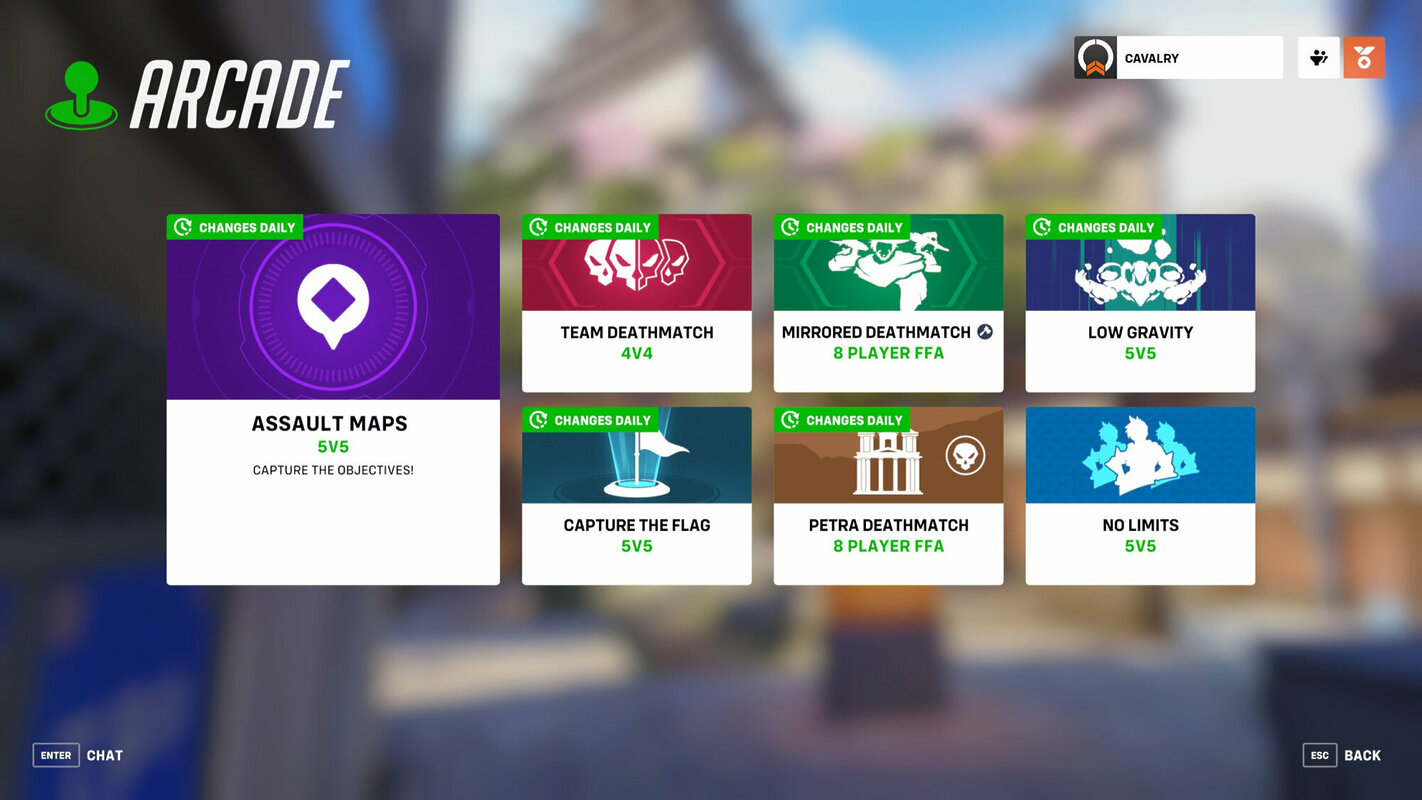The width and height of the screenshot is (1422, 800).
Task: Click the blue heroes art on No Limits card
Action: (x=1140, y=455)
